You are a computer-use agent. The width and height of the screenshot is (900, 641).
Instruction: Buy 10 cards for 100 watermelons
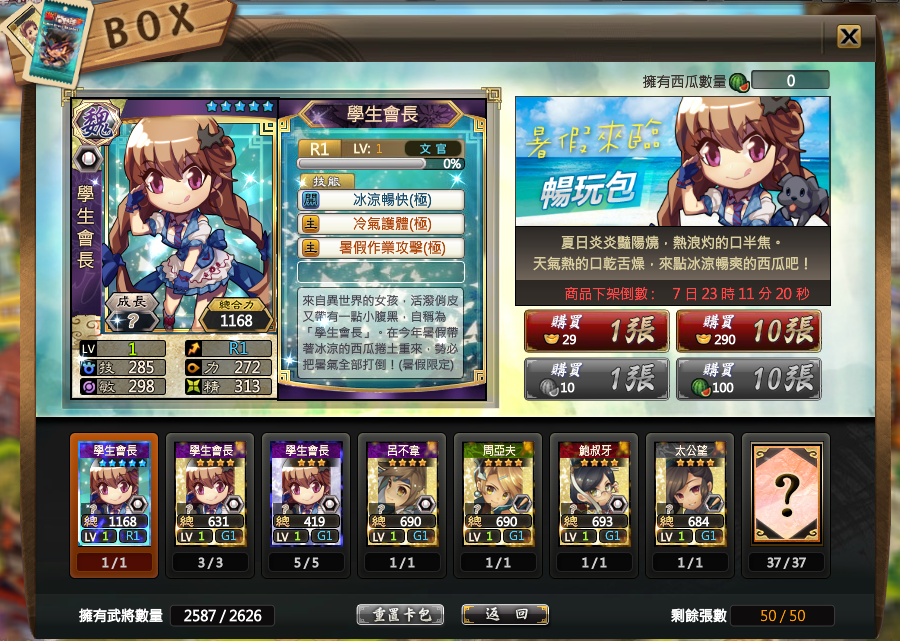coord(748,379)
